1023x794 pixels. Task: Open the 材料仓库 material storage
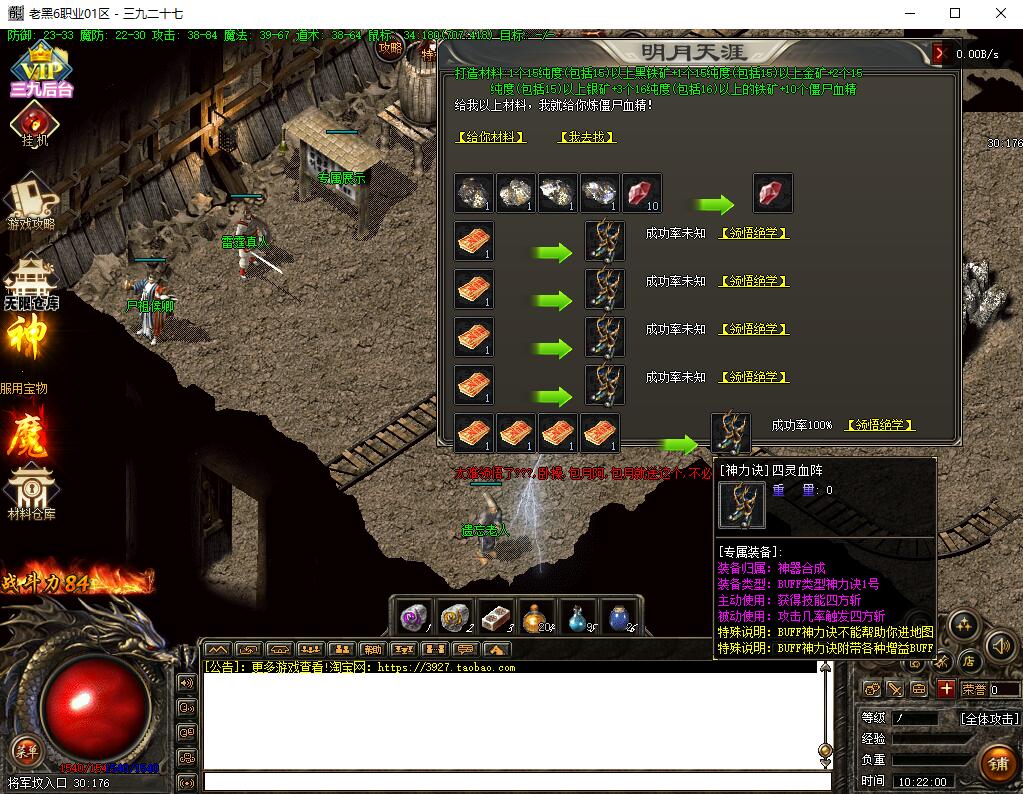tap(31, 492)
